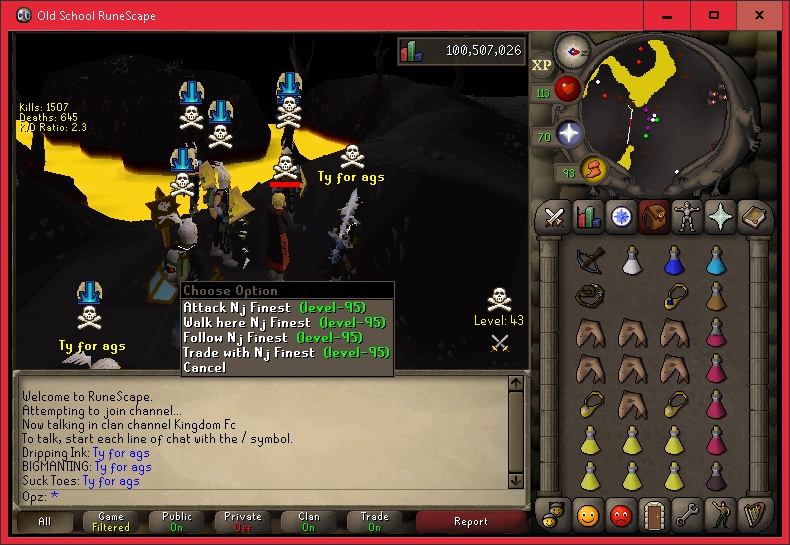Toggle the Clan chat filter button
The height and width of the screenshot is (545, 790).
[308, 522]
